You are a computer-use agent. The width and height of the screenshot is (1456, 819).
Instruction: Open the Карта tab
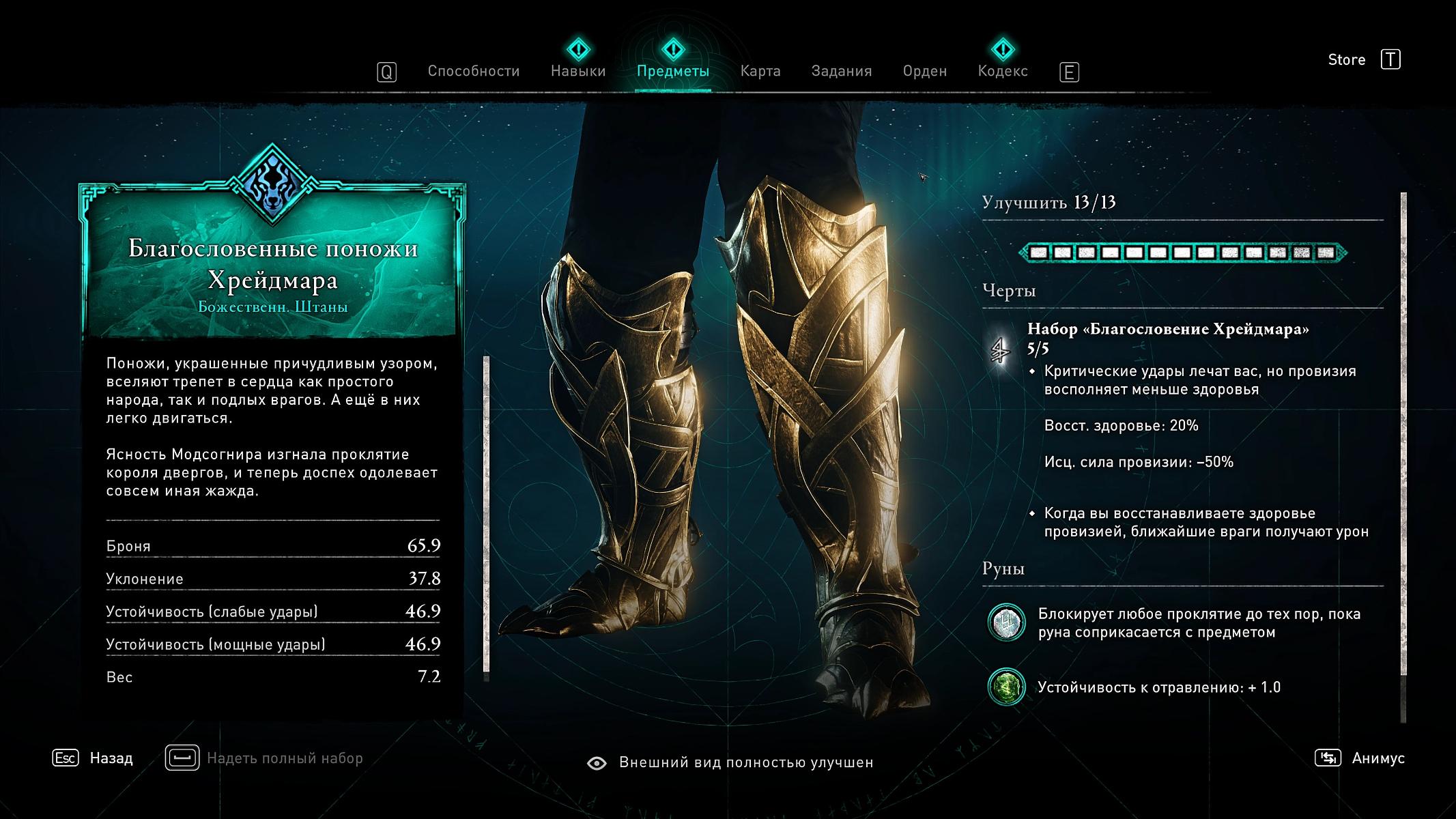[x=760, y=72]
